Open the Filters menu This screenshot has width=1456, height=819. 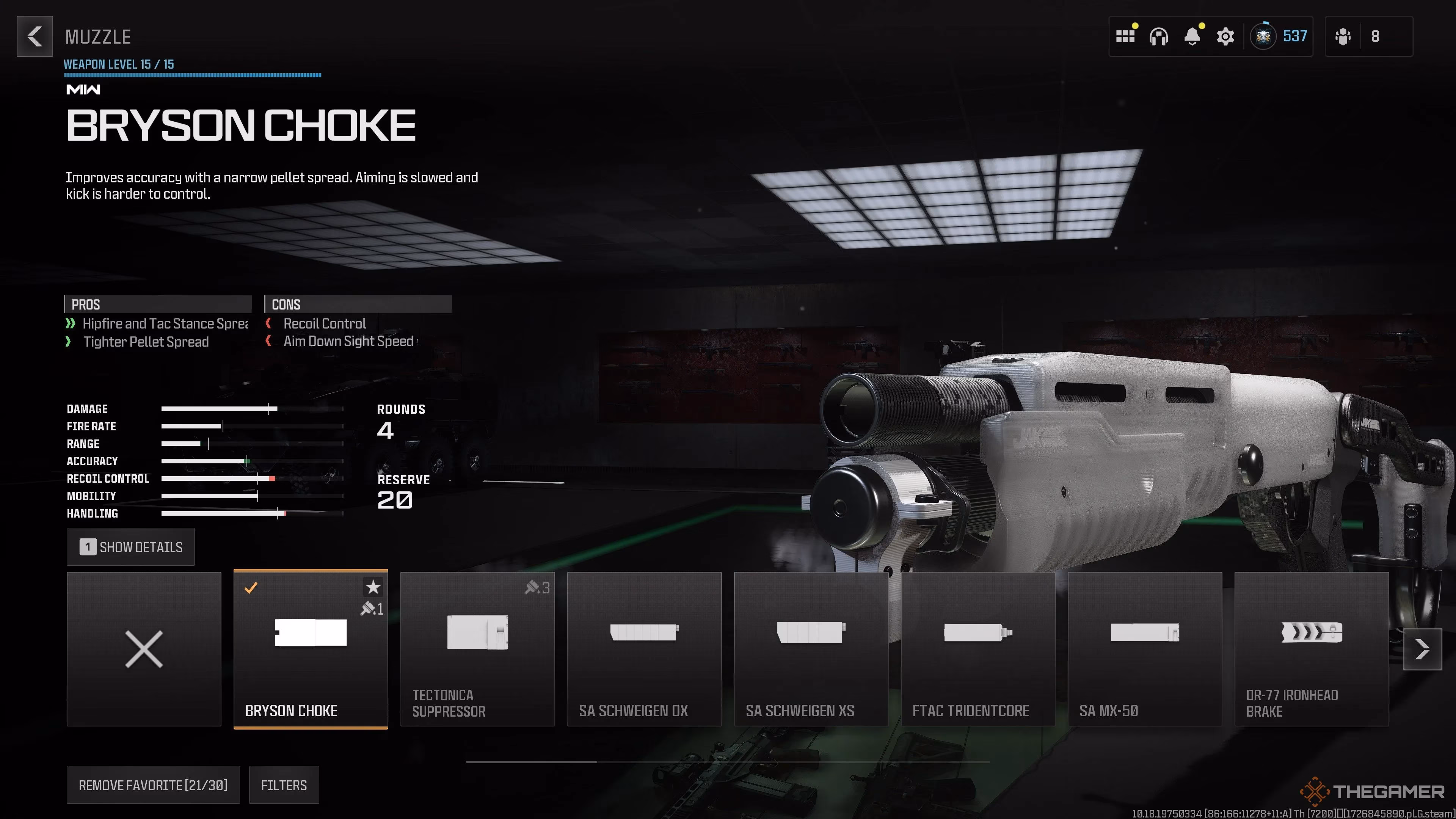[284, 784]
